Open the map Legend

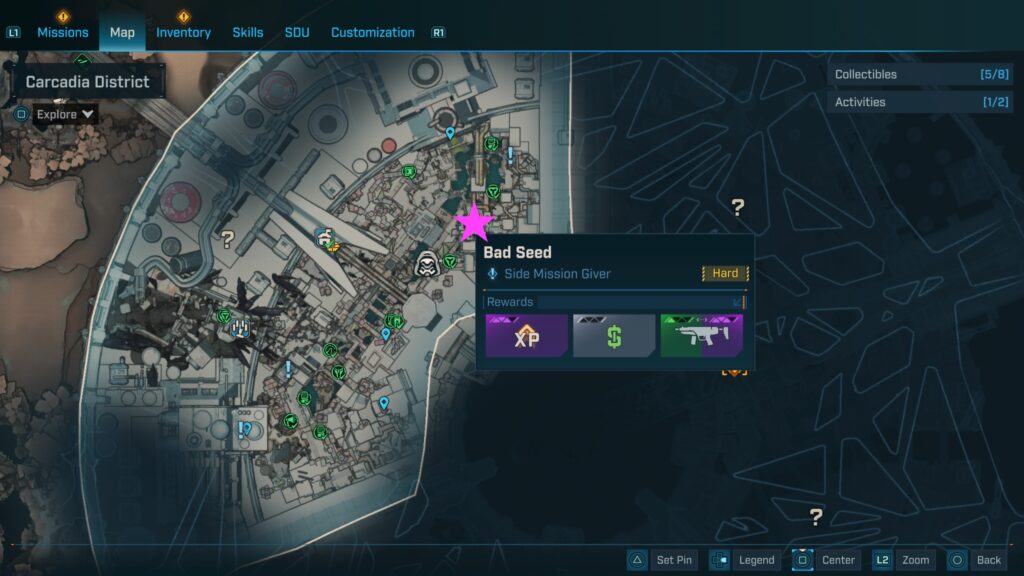pyautogui.click(x=745, y=560)
